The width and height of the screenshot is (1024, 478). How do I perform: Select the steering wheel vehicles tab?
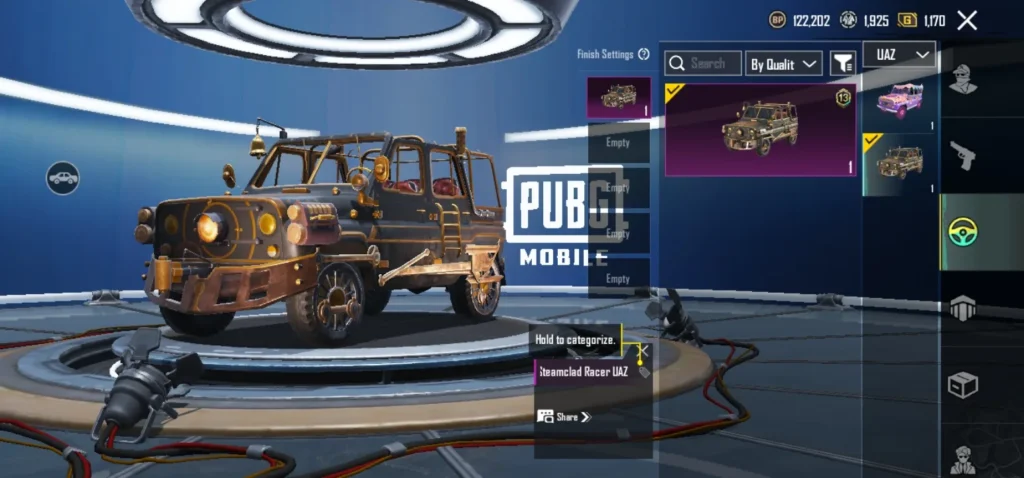coord(962,232)
